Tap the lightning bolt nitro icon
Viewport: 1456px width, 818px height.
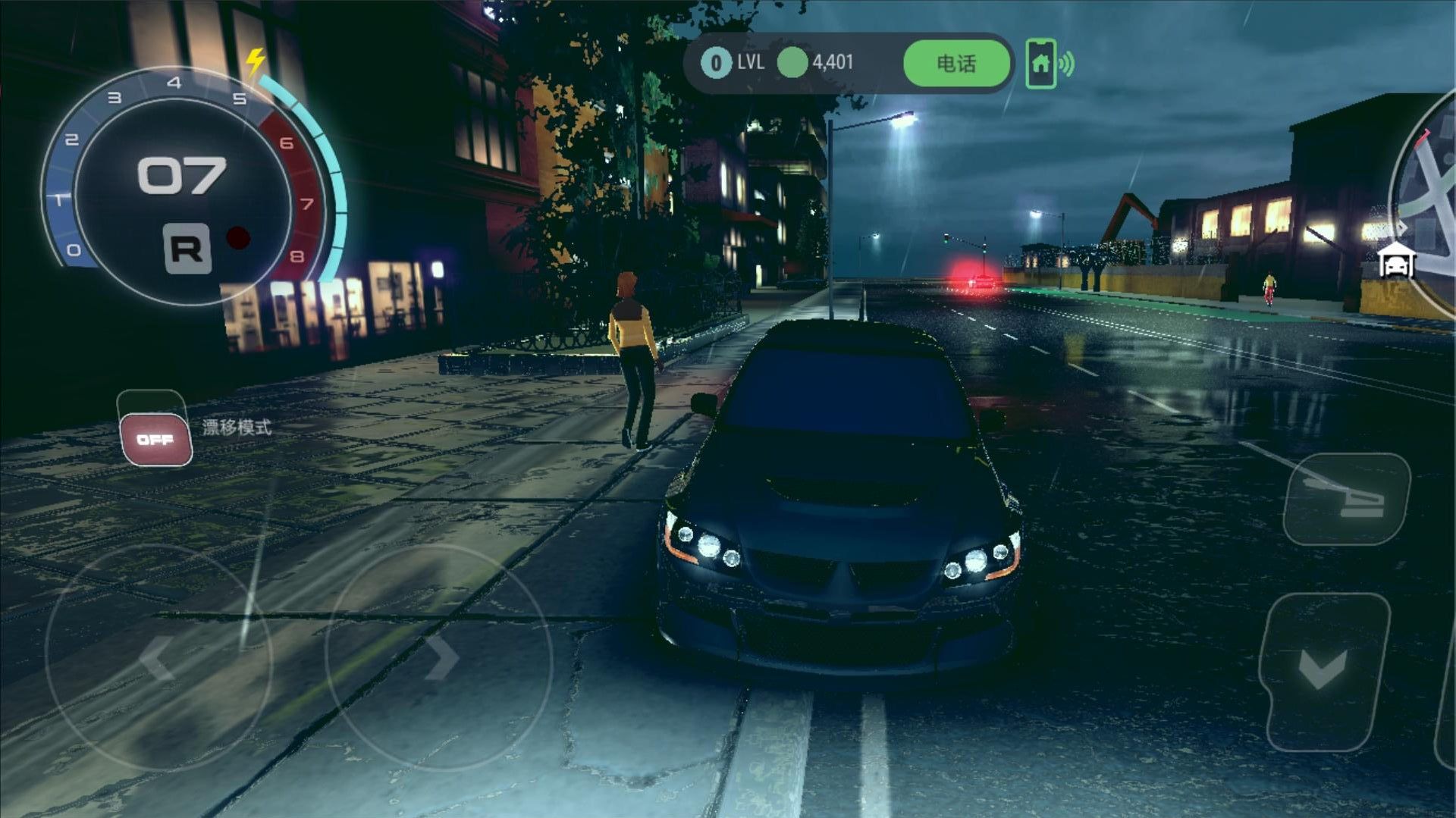pyautogui.click(x=256, y=61)
